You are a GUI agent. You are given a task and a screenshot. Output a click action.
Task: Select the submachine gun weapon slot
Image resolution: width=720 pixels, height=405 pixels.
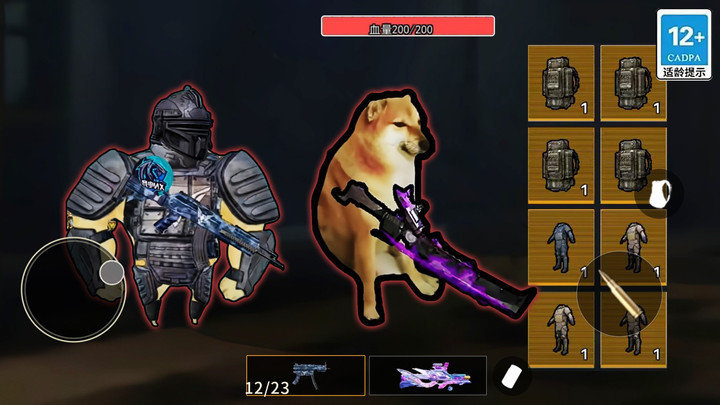[x=305, y=375]
